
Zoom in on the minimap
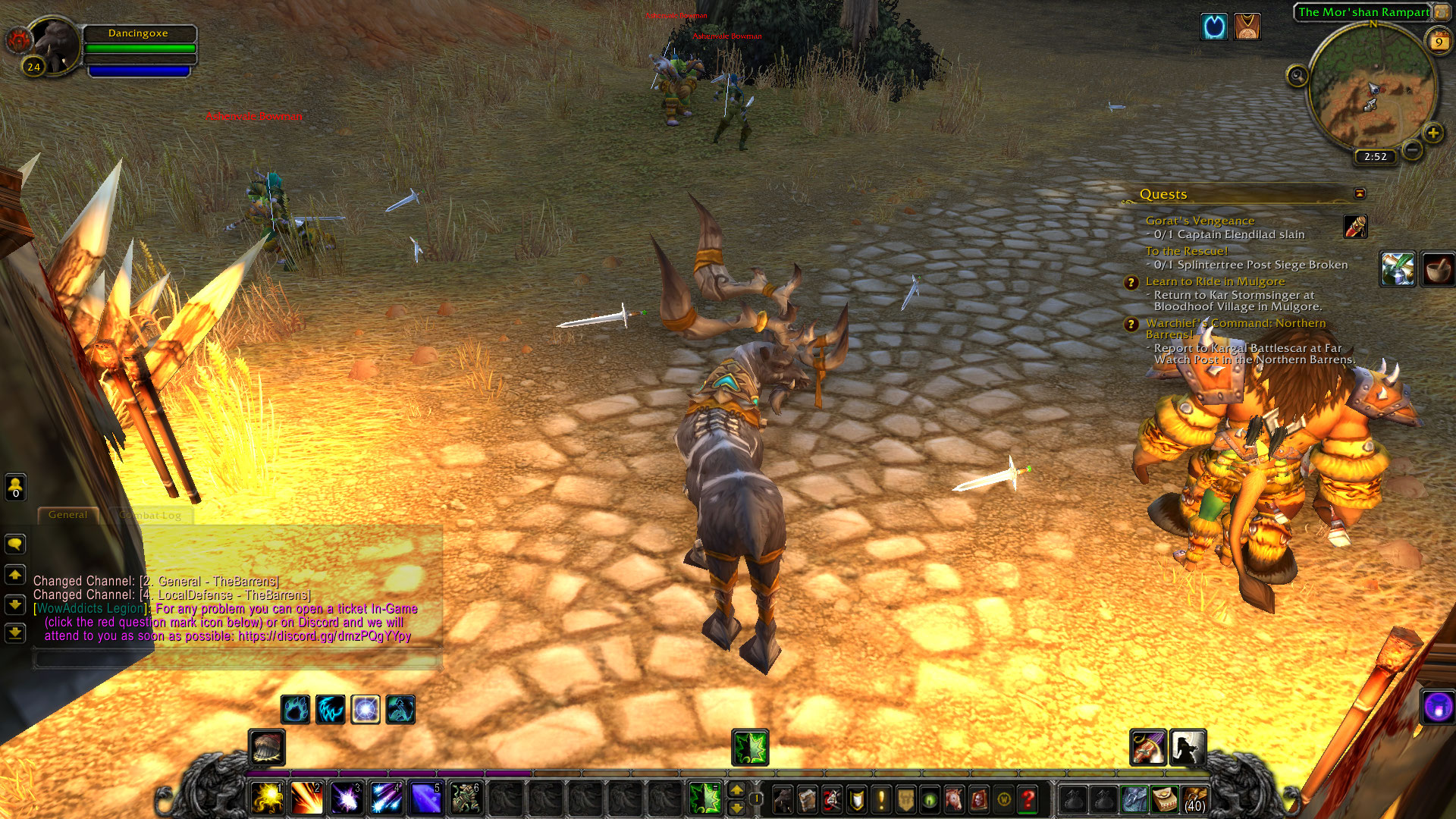tap(1432, 133)
